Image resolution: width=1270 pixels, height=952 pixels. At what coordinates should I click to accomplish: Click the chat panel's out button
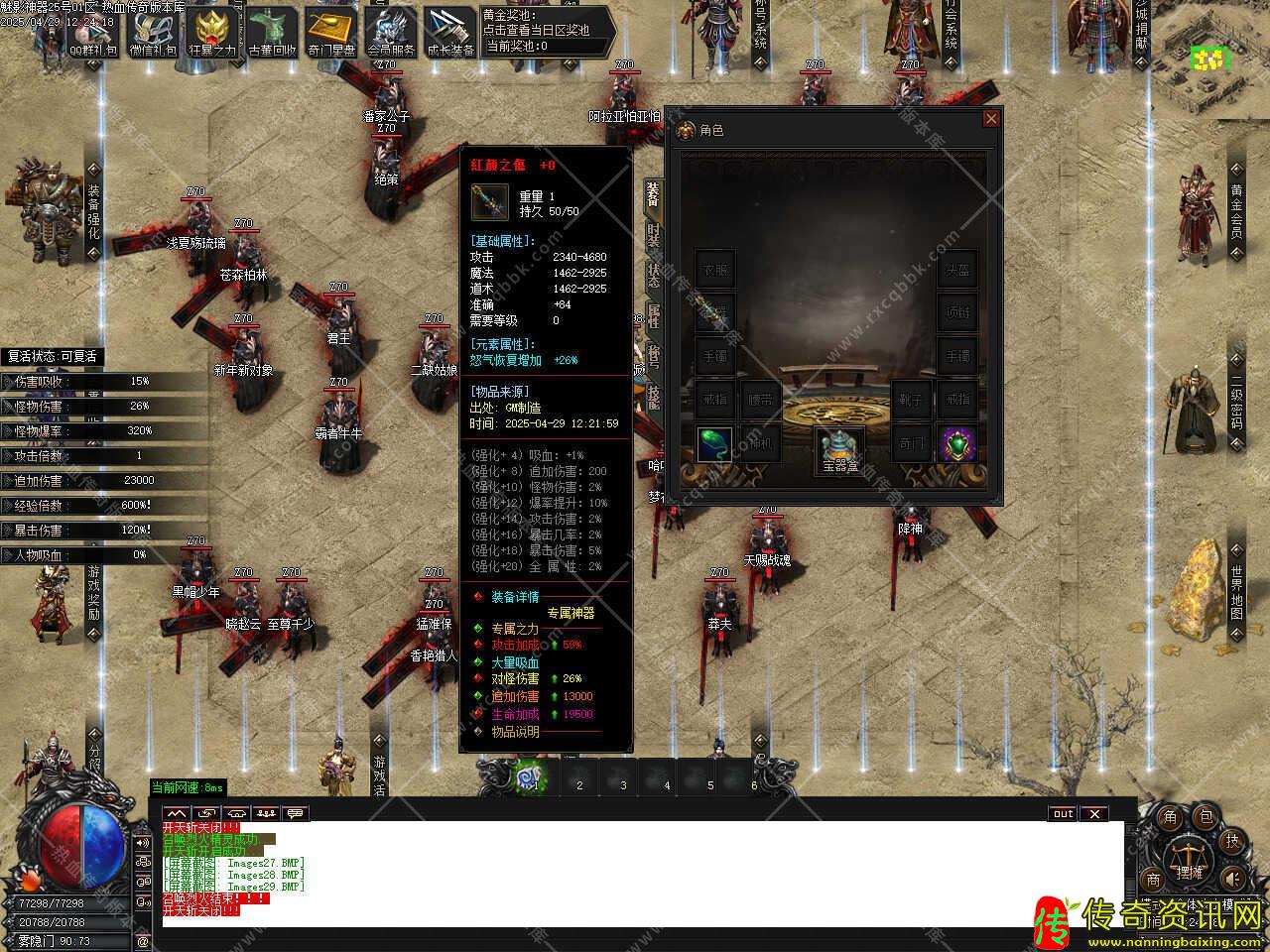1062,814
